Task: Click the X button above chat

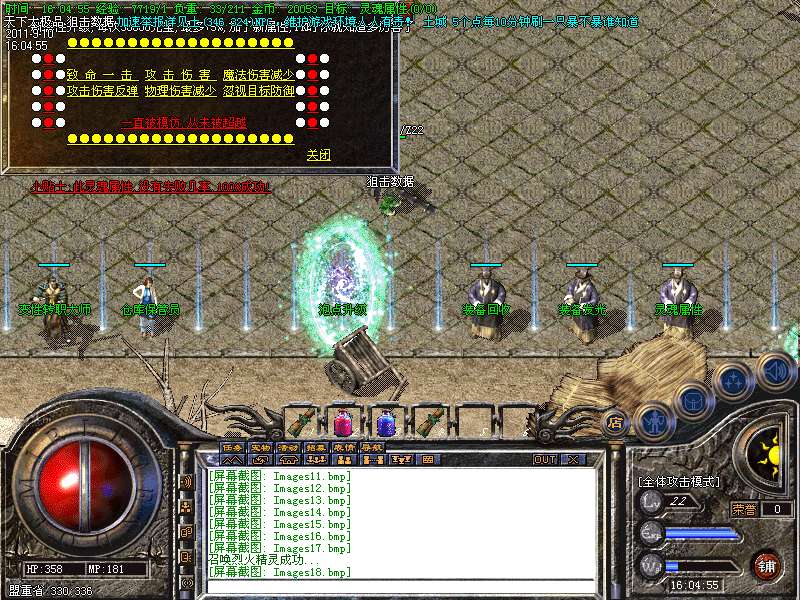Action: (x=573, y=459)
